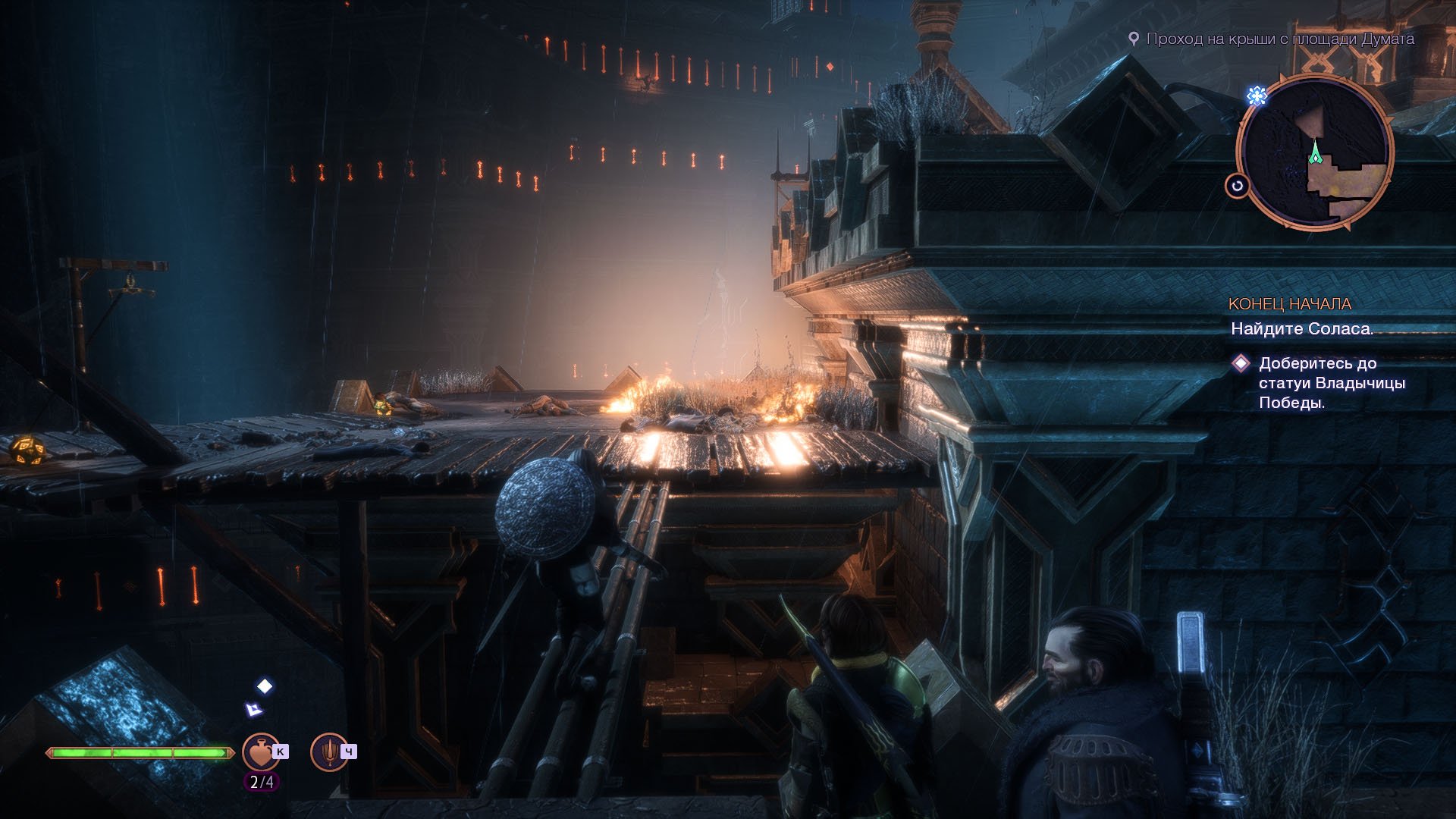The height and width of the screenshot is (819, 1456).
Task: Activate the dagger ability icon
Action: pos(329,752)
